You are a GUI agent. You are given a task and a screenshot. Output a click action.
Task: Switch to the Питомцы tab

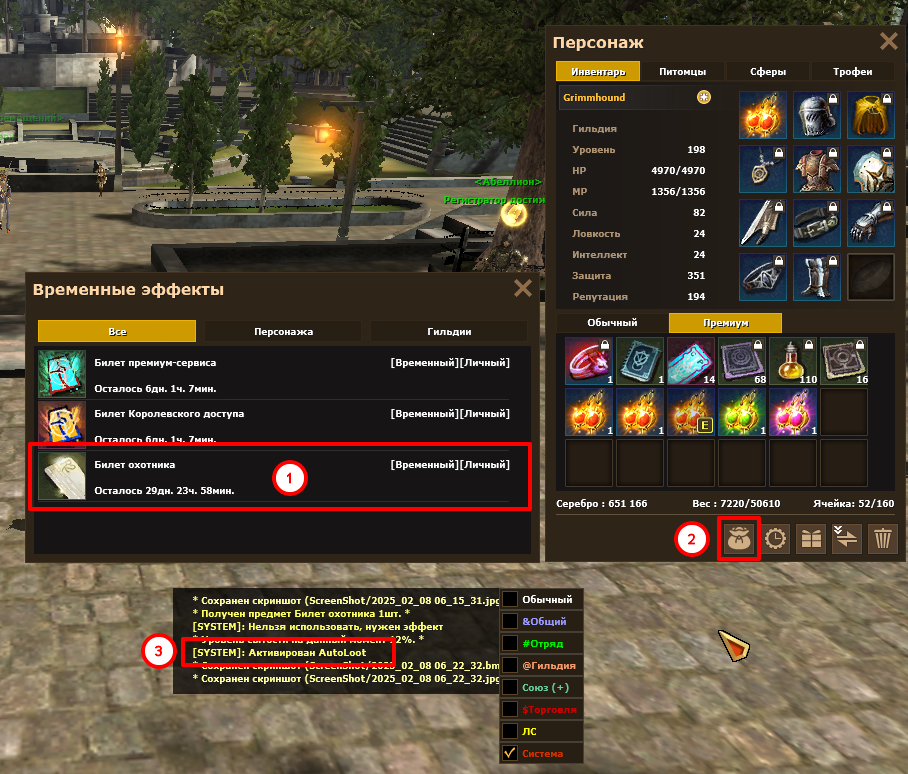(x=683, y=71)
